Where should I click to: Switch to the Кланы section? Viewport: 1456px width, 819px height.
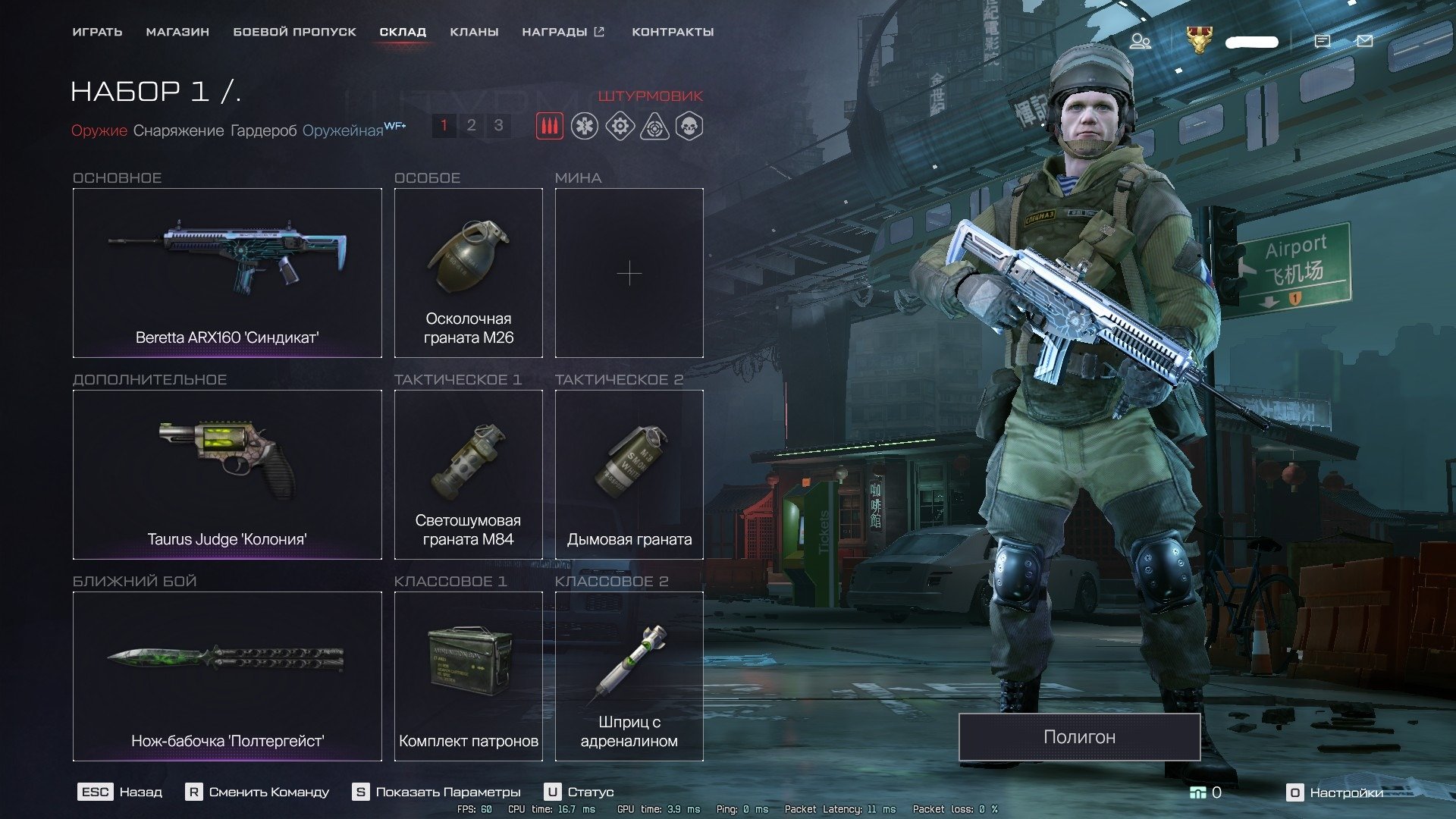pos(474,32)
